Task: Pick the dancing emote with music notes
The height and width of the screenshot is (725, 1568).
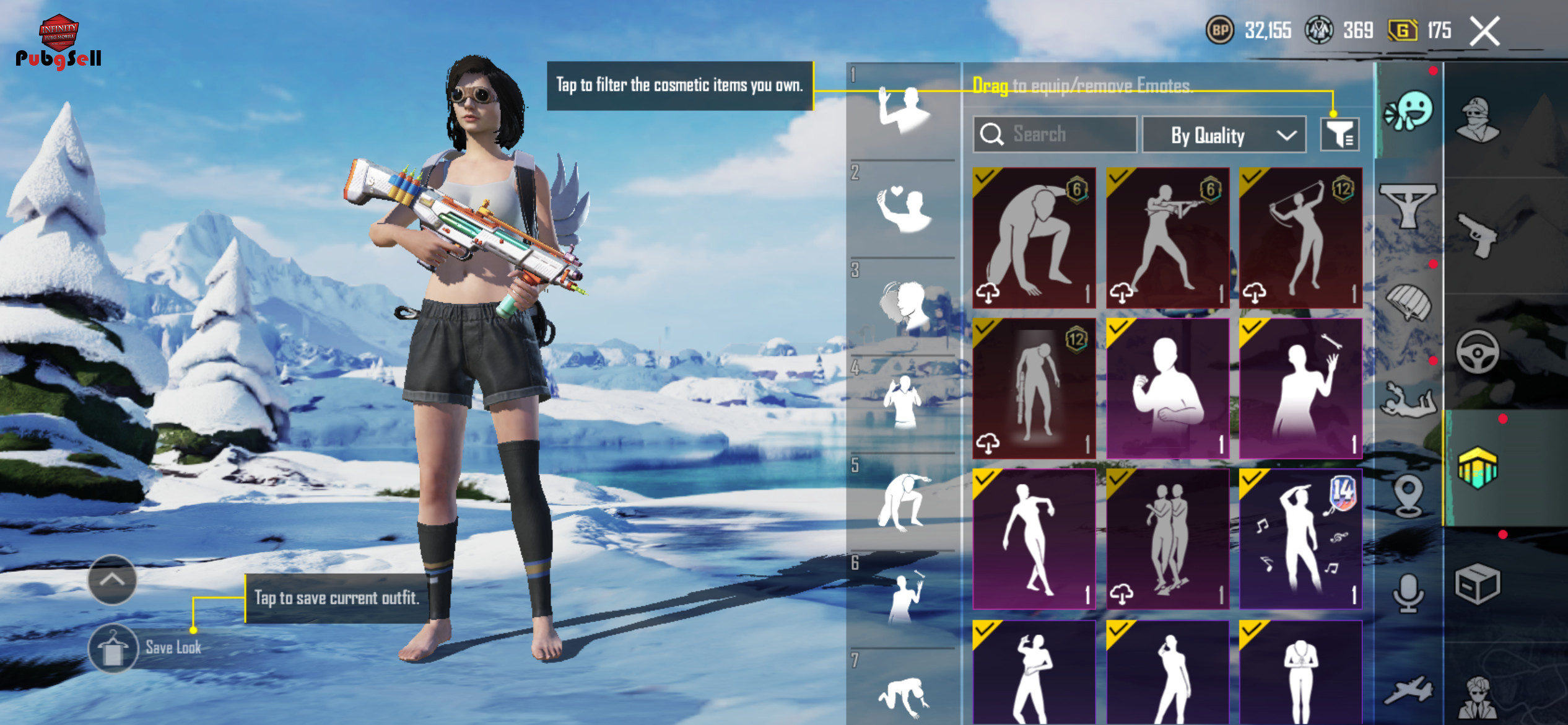Action: tap(1300, 539)
